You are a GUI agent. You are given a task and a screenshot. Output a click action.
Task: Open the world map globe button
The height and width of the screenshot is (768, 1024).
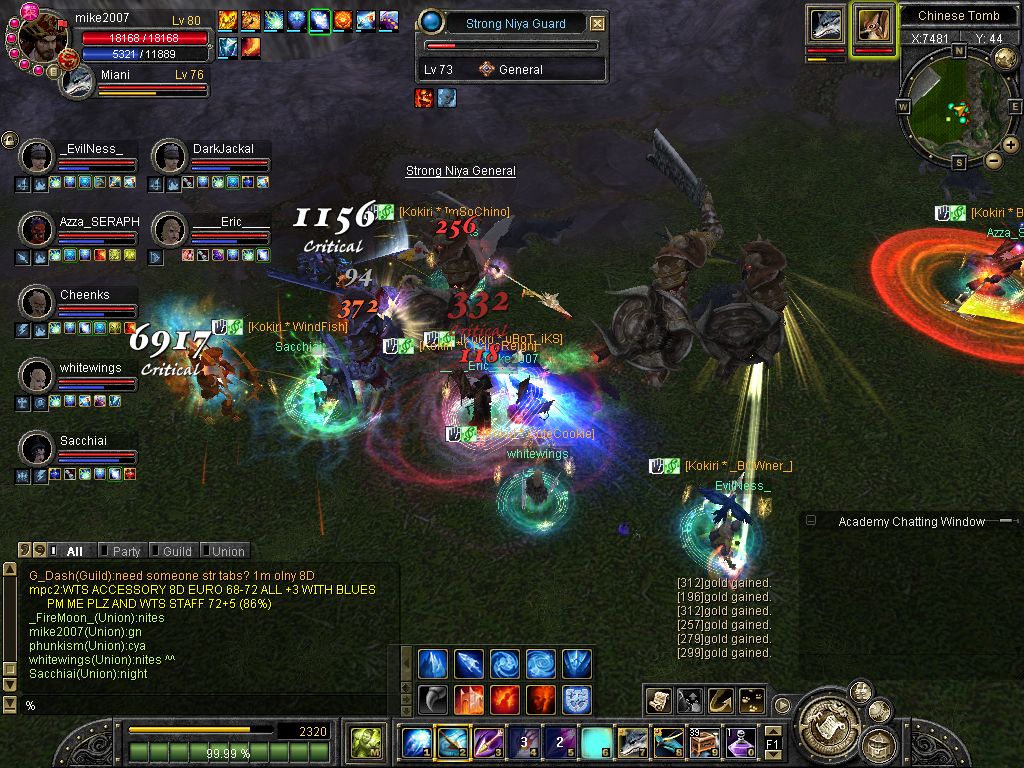[x=1004, y=57]
